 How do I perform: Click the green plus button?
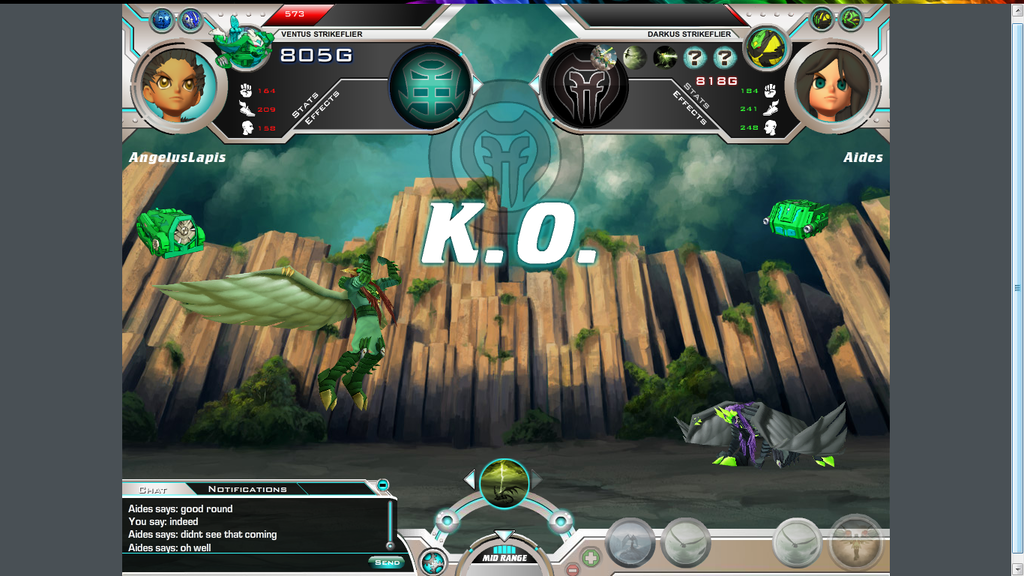(591, 557)
